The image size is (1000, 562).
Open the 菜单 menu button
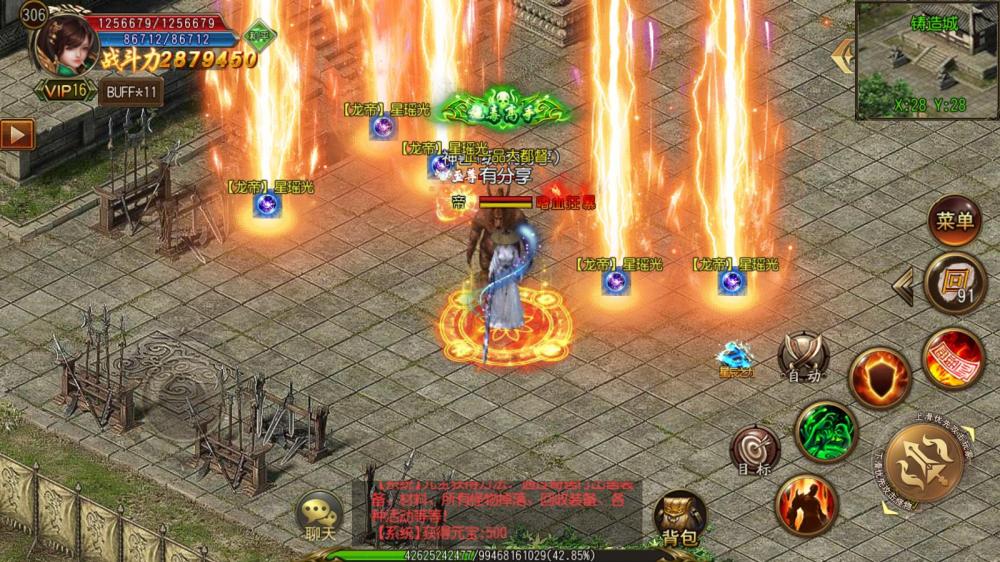coord(953,221)
